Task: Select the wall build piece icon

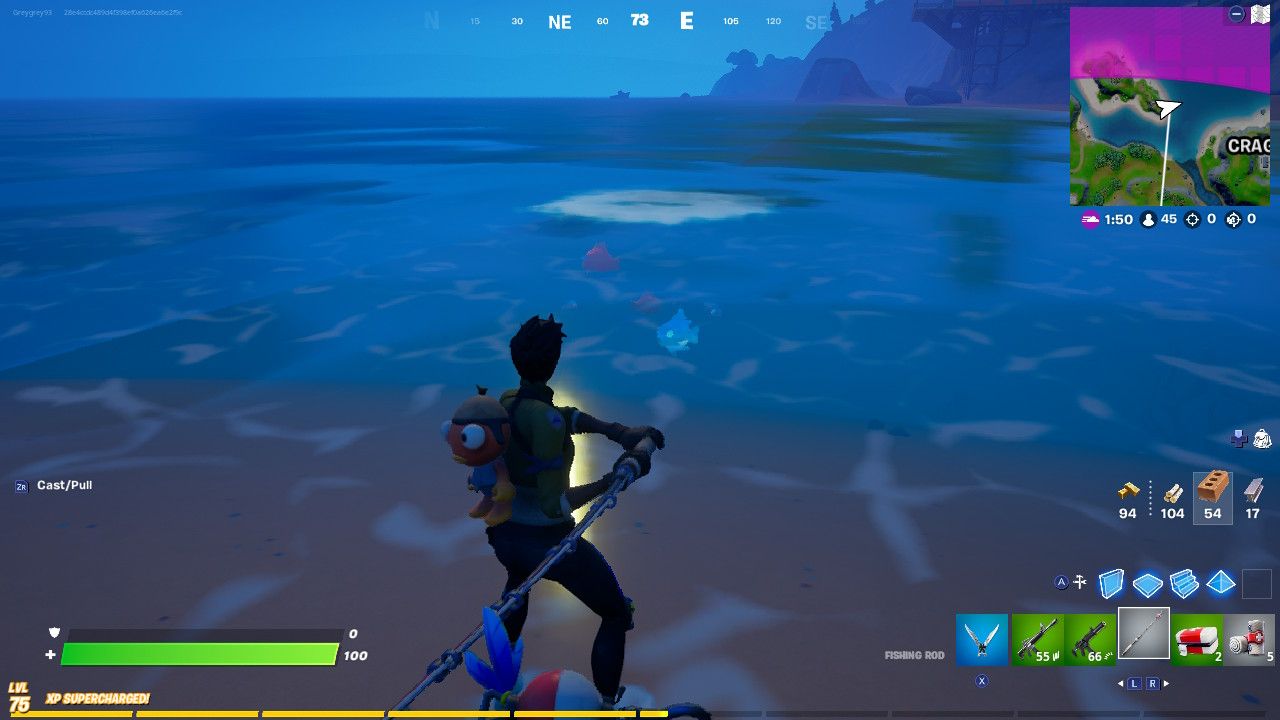Action: (x=1112, y=582)
